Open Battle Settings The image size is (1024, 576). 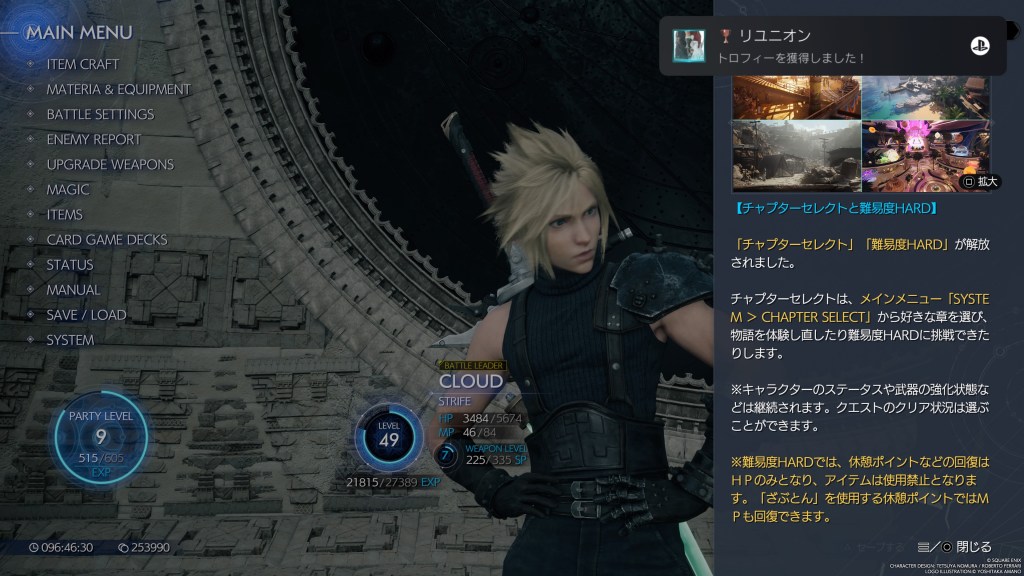100,114
